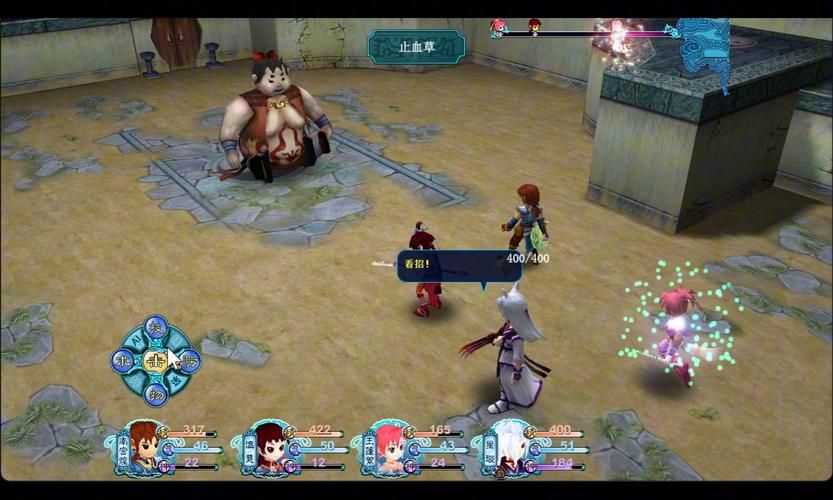Select the 技 skill command
Viewport: 833px width, 500px height.
[155, 328]
